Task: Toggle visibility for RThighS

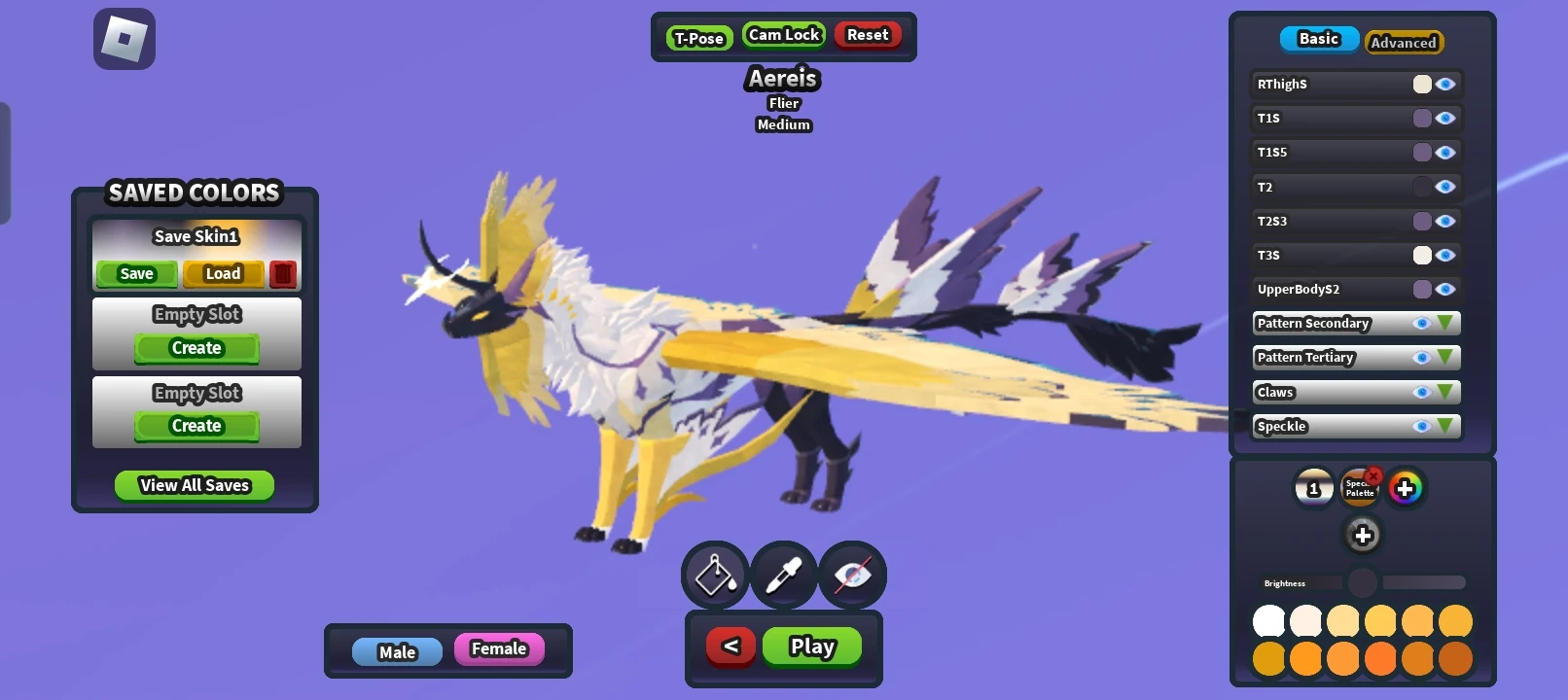Action: click(1446, 84)
